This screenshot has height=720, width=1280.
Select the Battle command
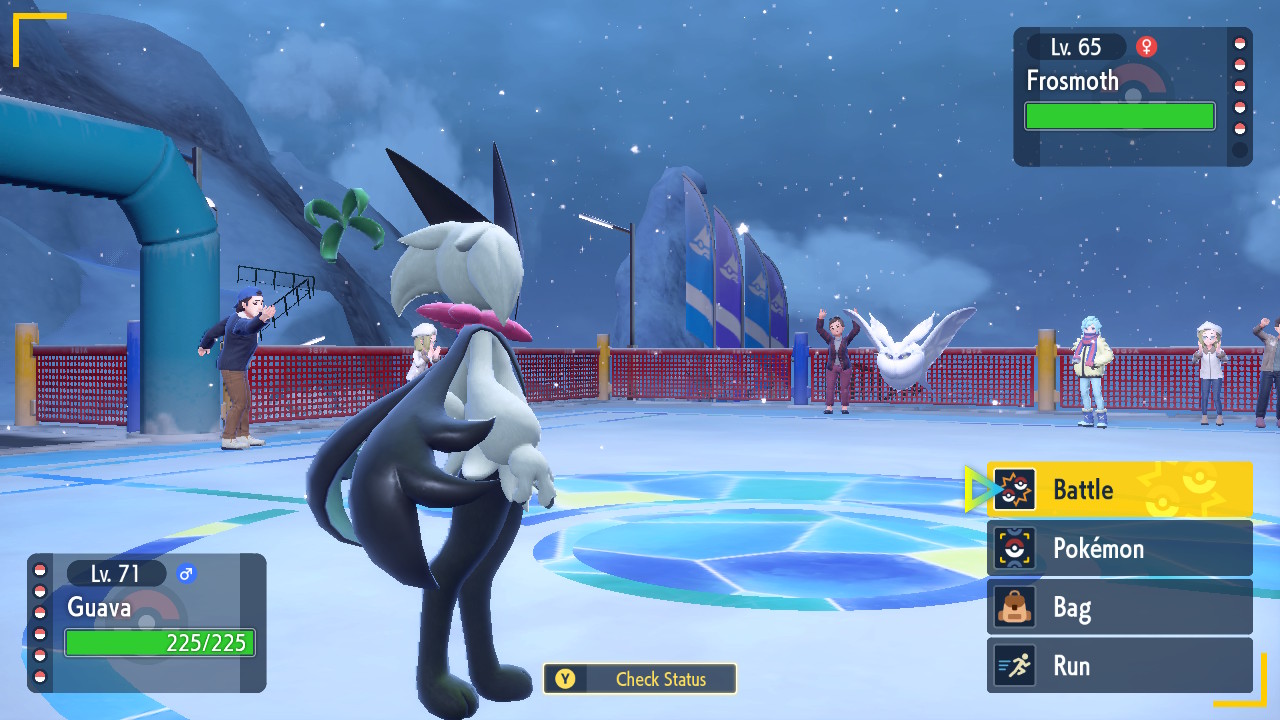click(1120, 489)
